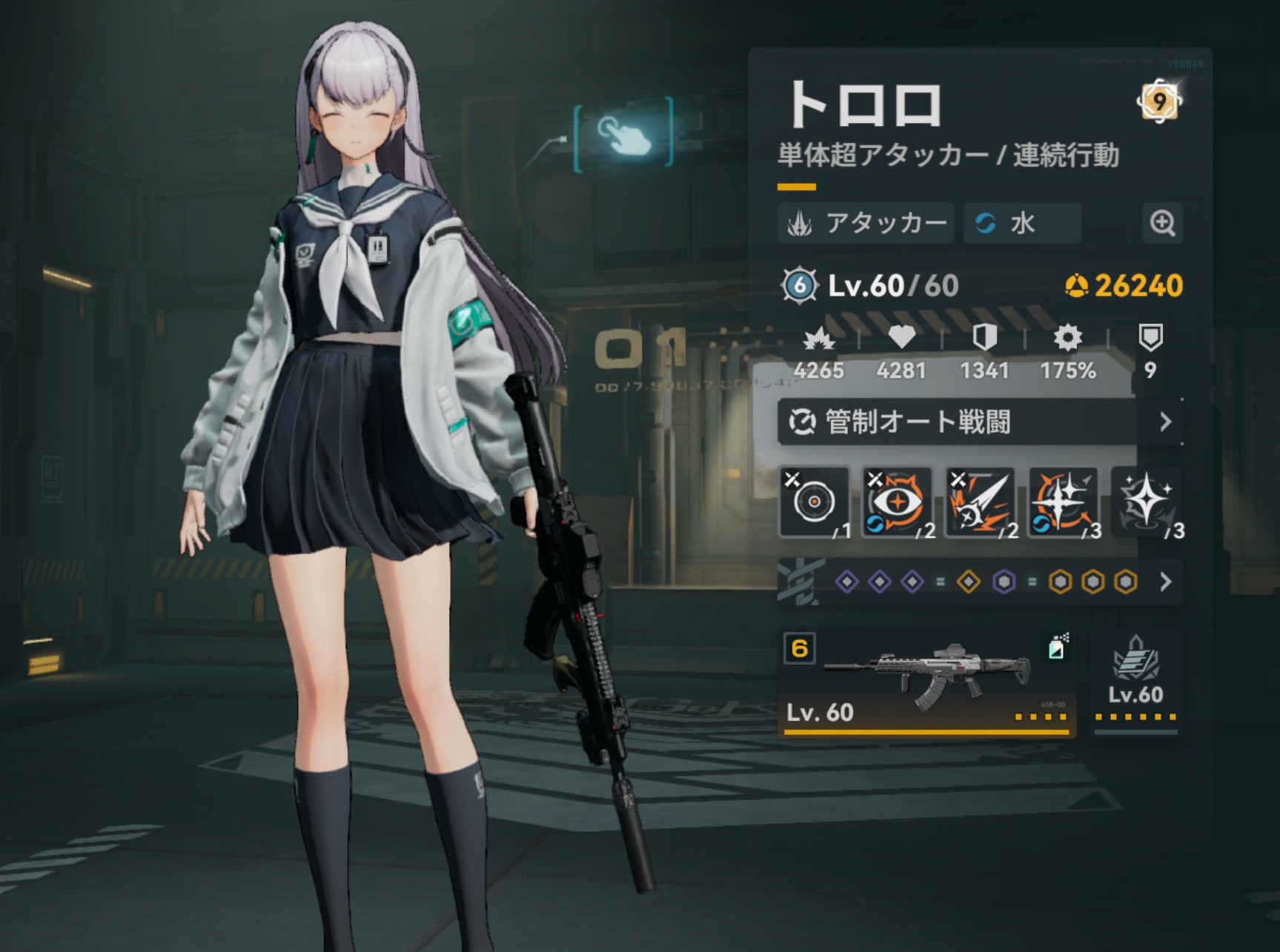Select the target reticle skill icon
This screenshot has width=1280, height=952.
click(814, 502)
